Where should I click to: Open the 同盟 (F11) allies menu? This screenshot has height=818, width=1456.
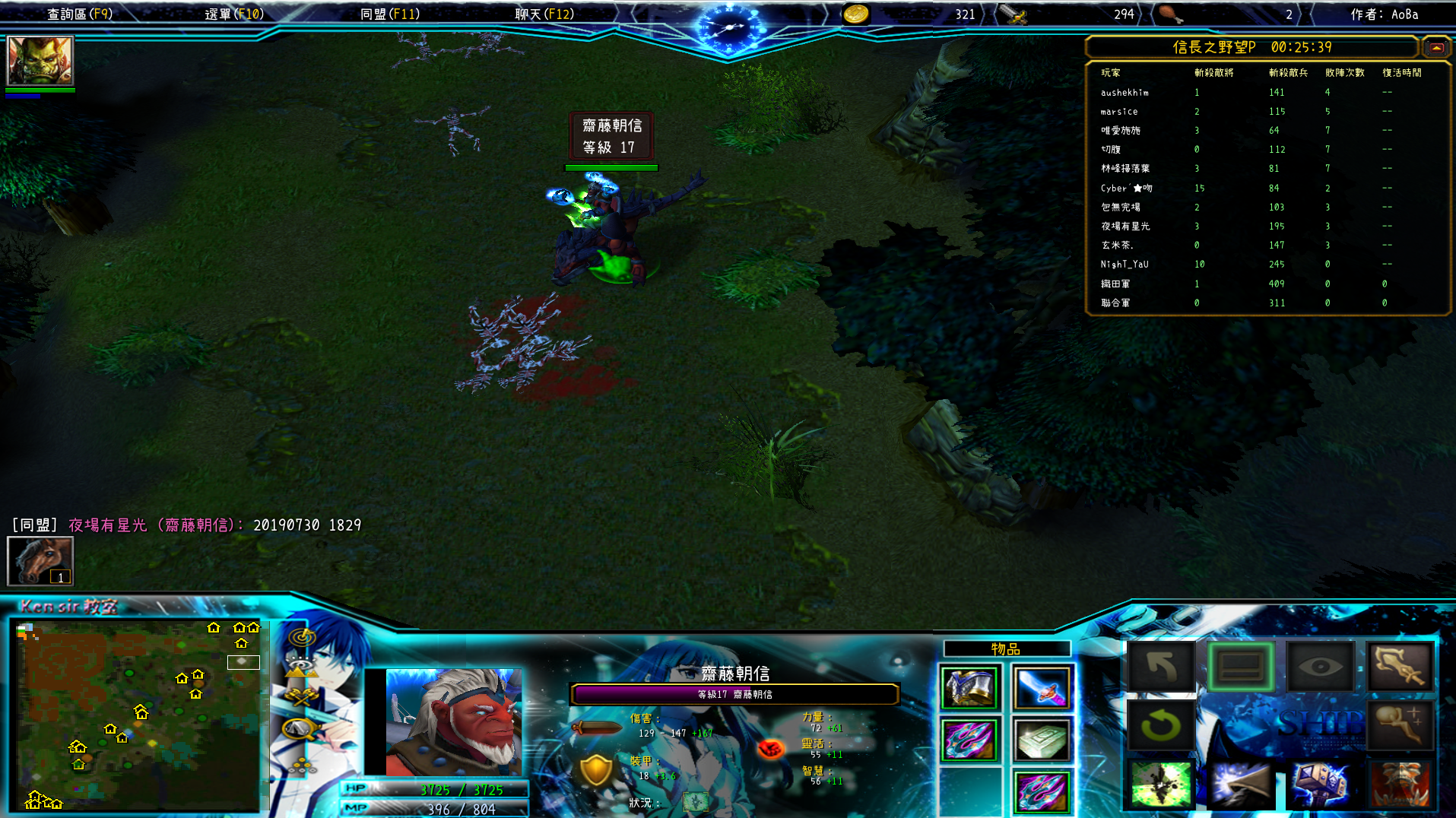click(x=389, y=14)
